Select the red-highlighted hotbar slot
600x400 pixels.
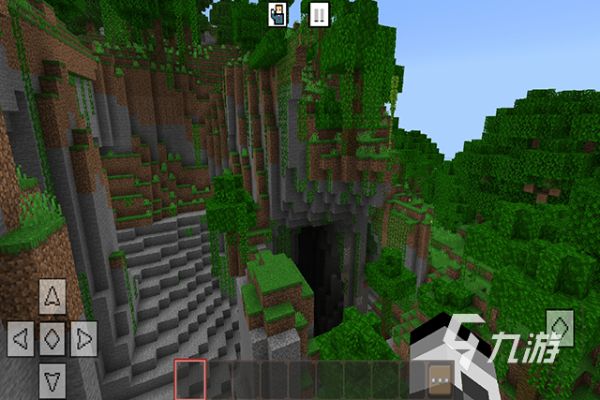[x=190, y=379]
